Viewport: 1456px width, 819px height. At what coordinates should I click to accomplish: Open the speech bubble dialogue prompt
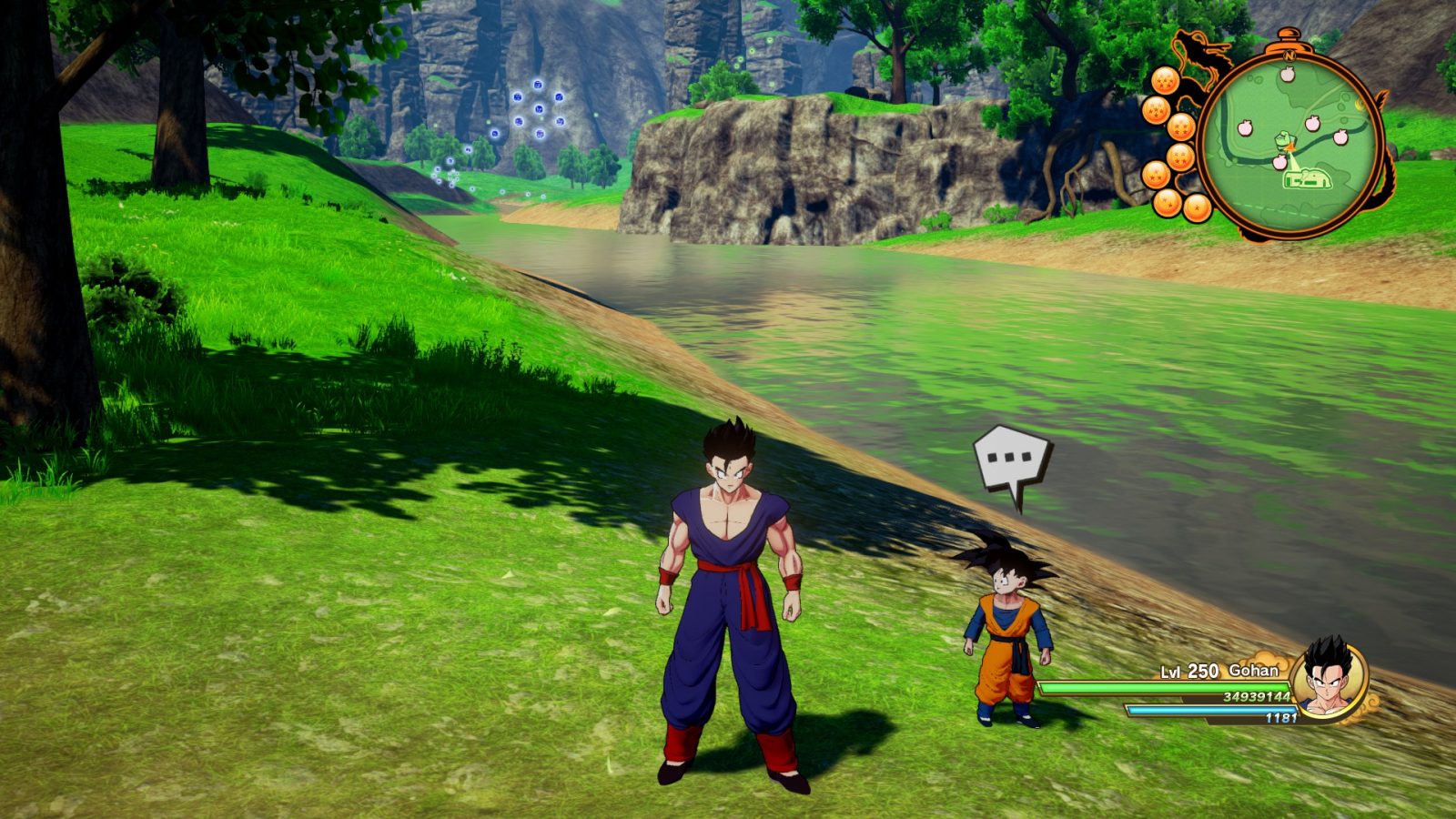[x=1012, y=460]
